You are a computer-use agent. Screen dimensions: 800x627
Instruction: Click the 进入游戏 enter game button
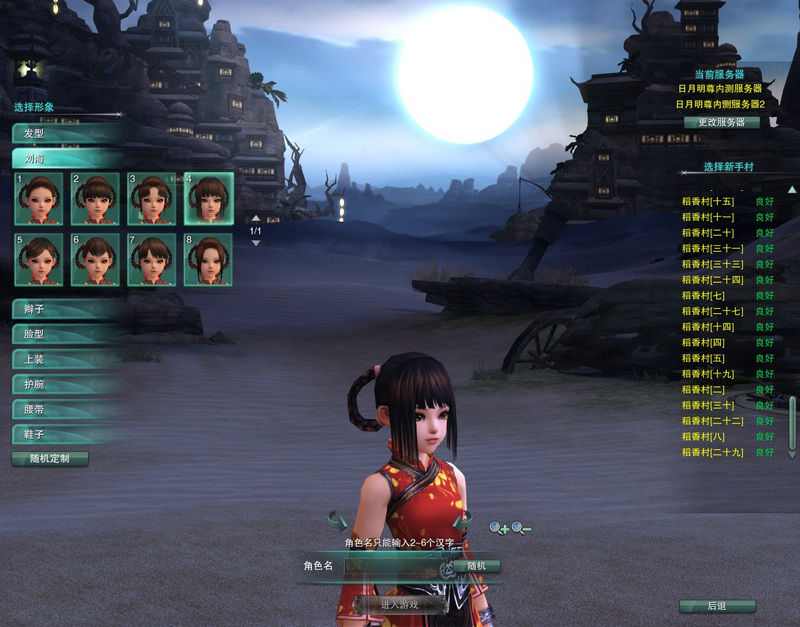click(399, 605)
